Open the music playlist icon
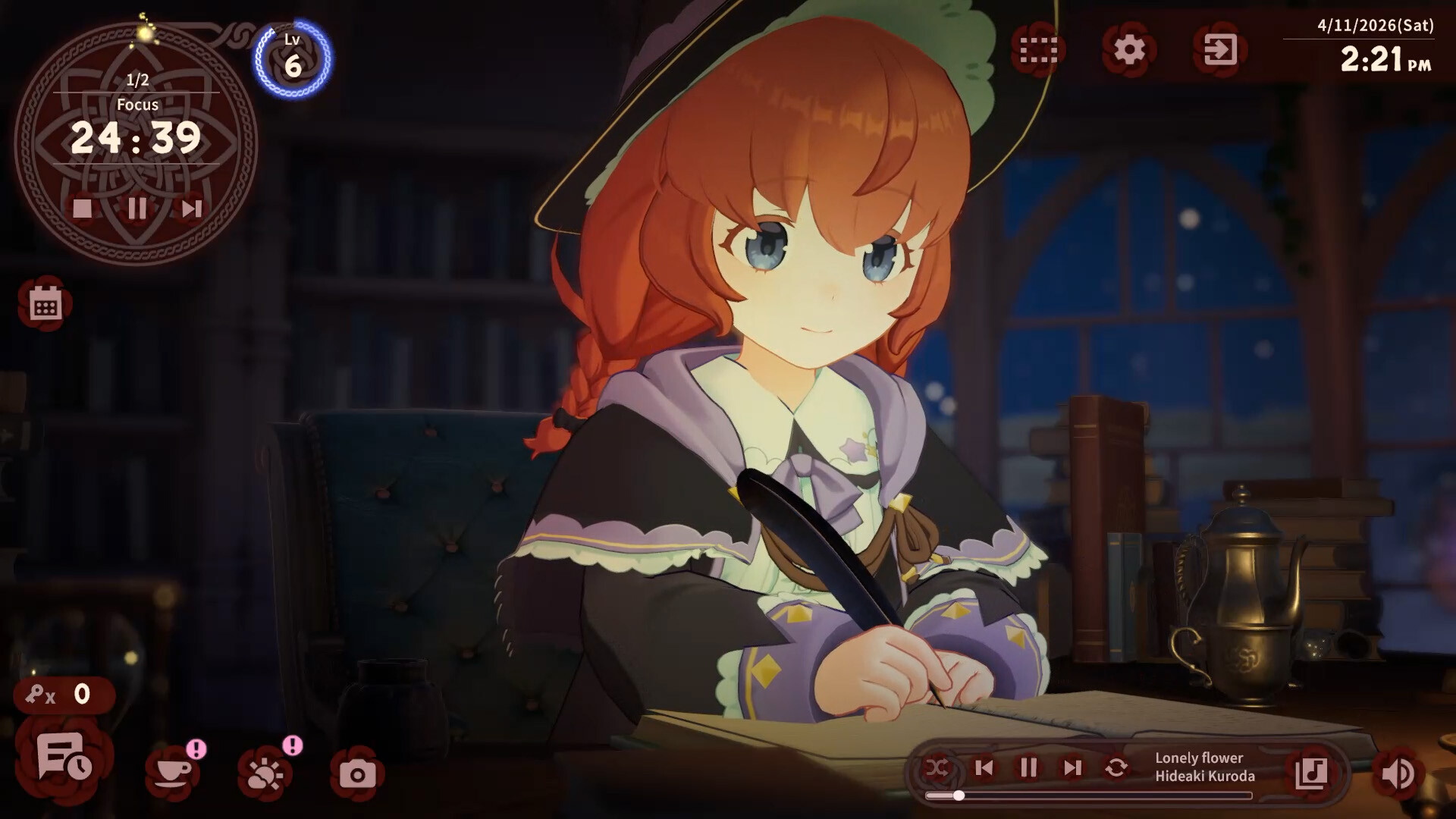 1311,773
